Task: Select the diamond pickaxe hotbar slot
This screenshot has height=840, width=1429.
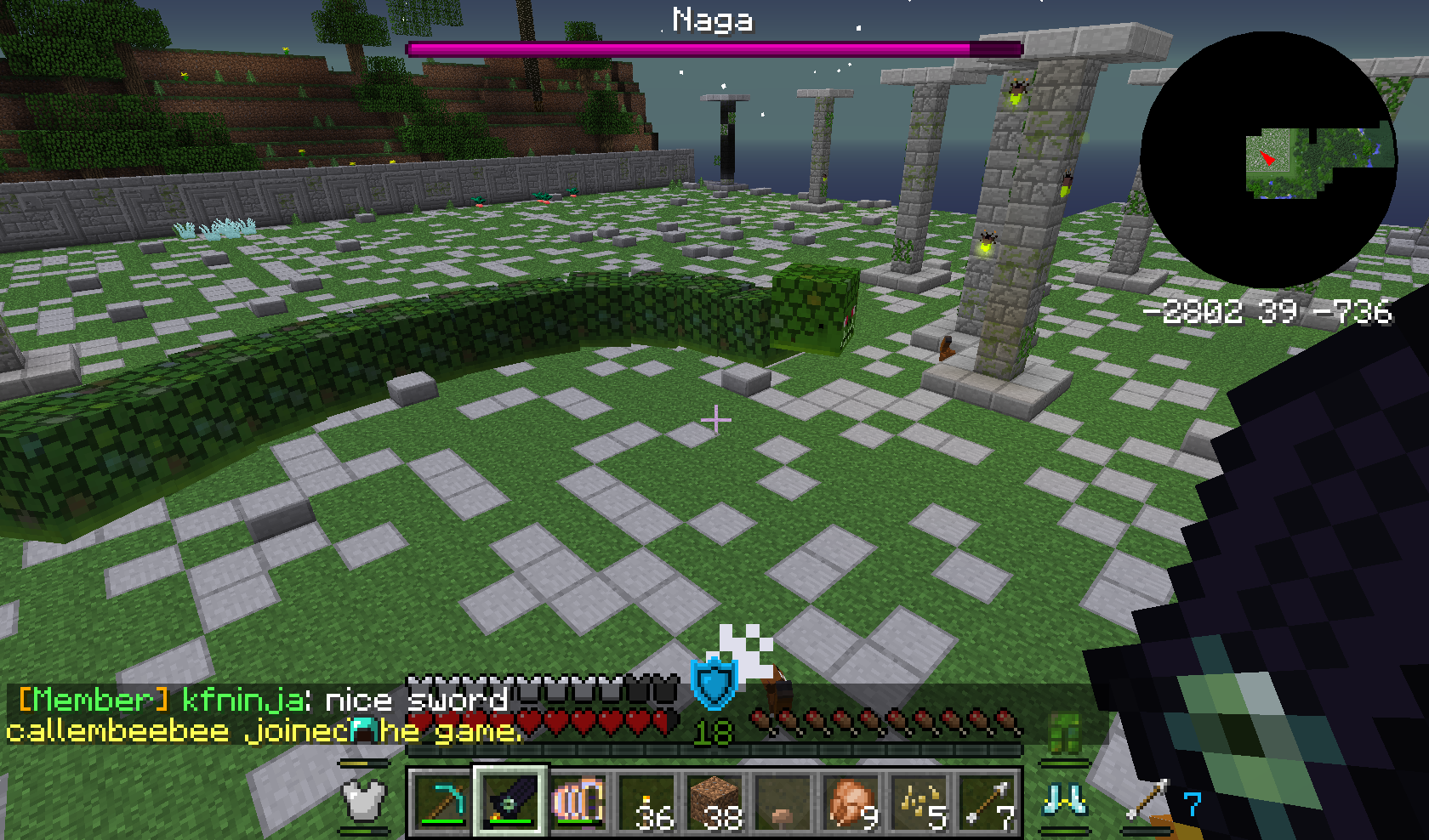Action: [x=442, y=802]
